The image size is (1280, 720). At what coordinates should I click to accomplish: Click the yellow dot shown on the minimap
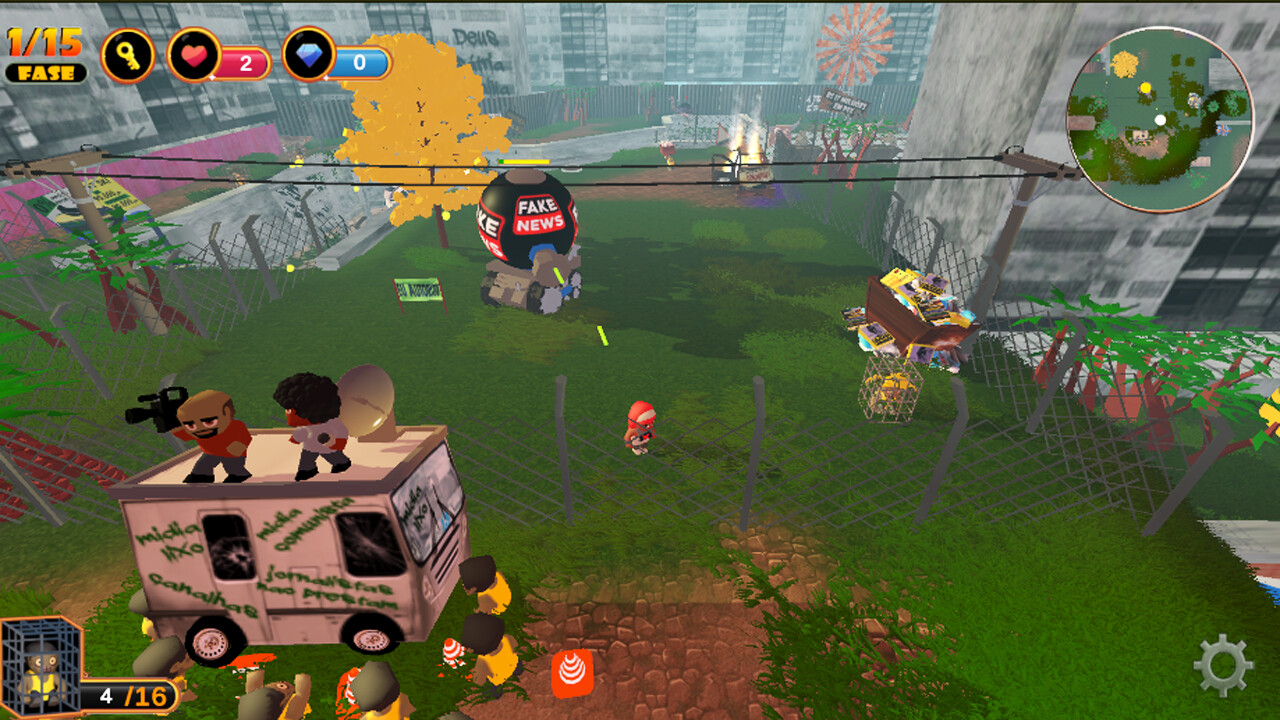coord(1145,88)
